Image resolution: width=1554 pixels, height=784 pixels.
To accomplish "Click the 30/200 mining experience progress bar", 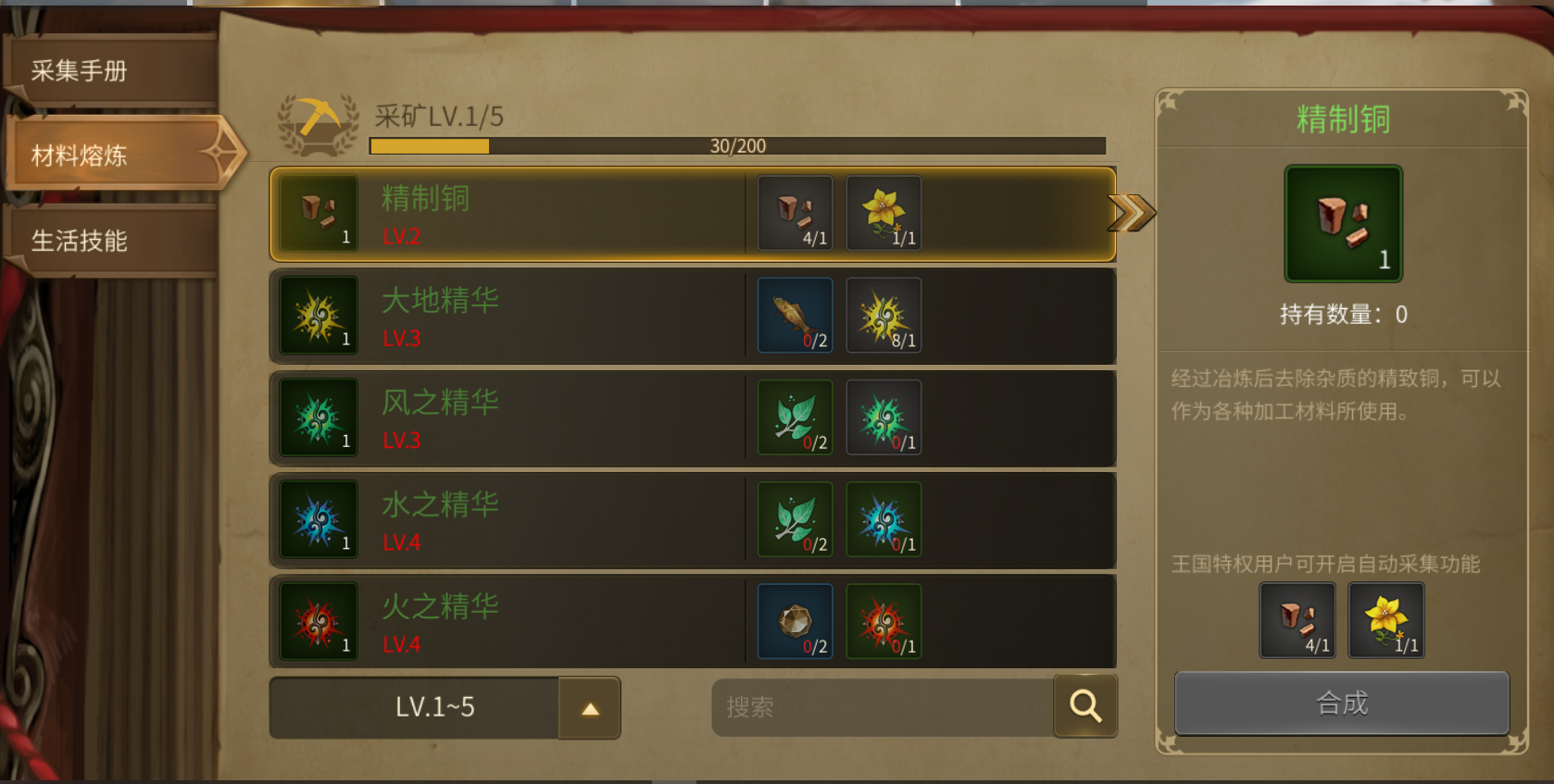I will (736, 144).
